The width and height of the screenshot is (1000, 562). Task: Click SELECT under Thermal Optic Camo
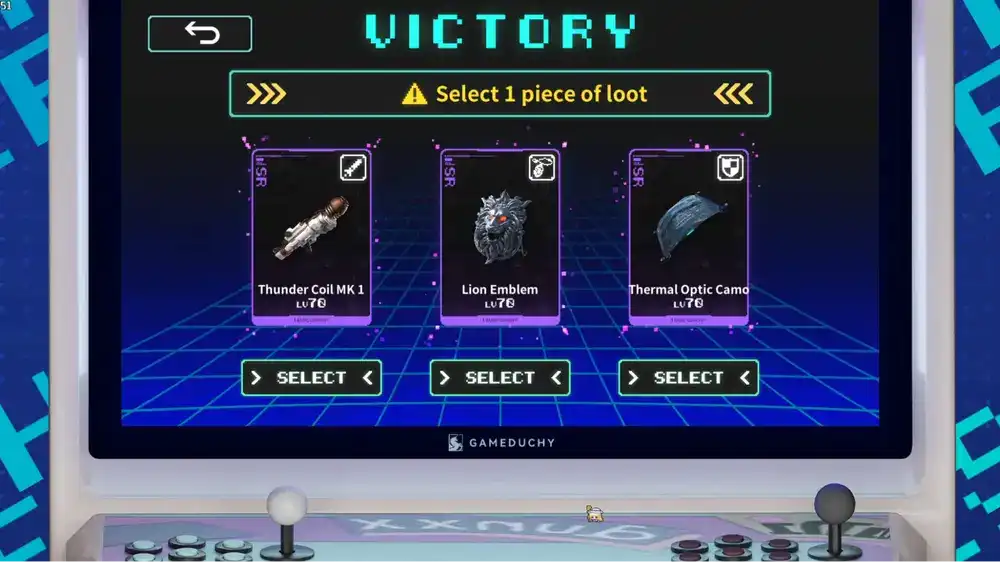point(688,378)
